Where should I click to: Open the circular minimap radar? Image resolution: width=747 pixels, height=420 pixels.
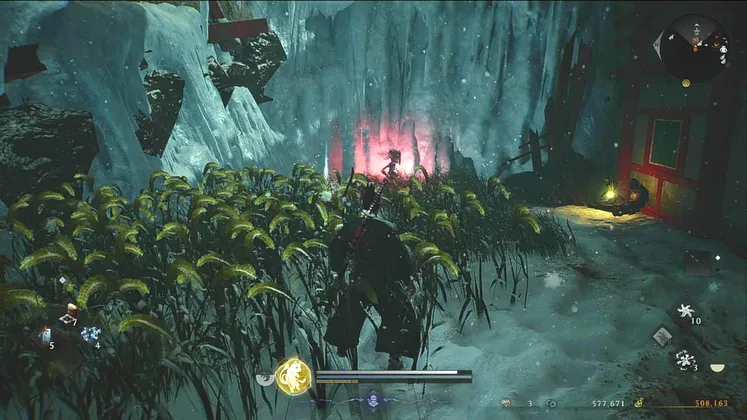click(x=694, y=47)
